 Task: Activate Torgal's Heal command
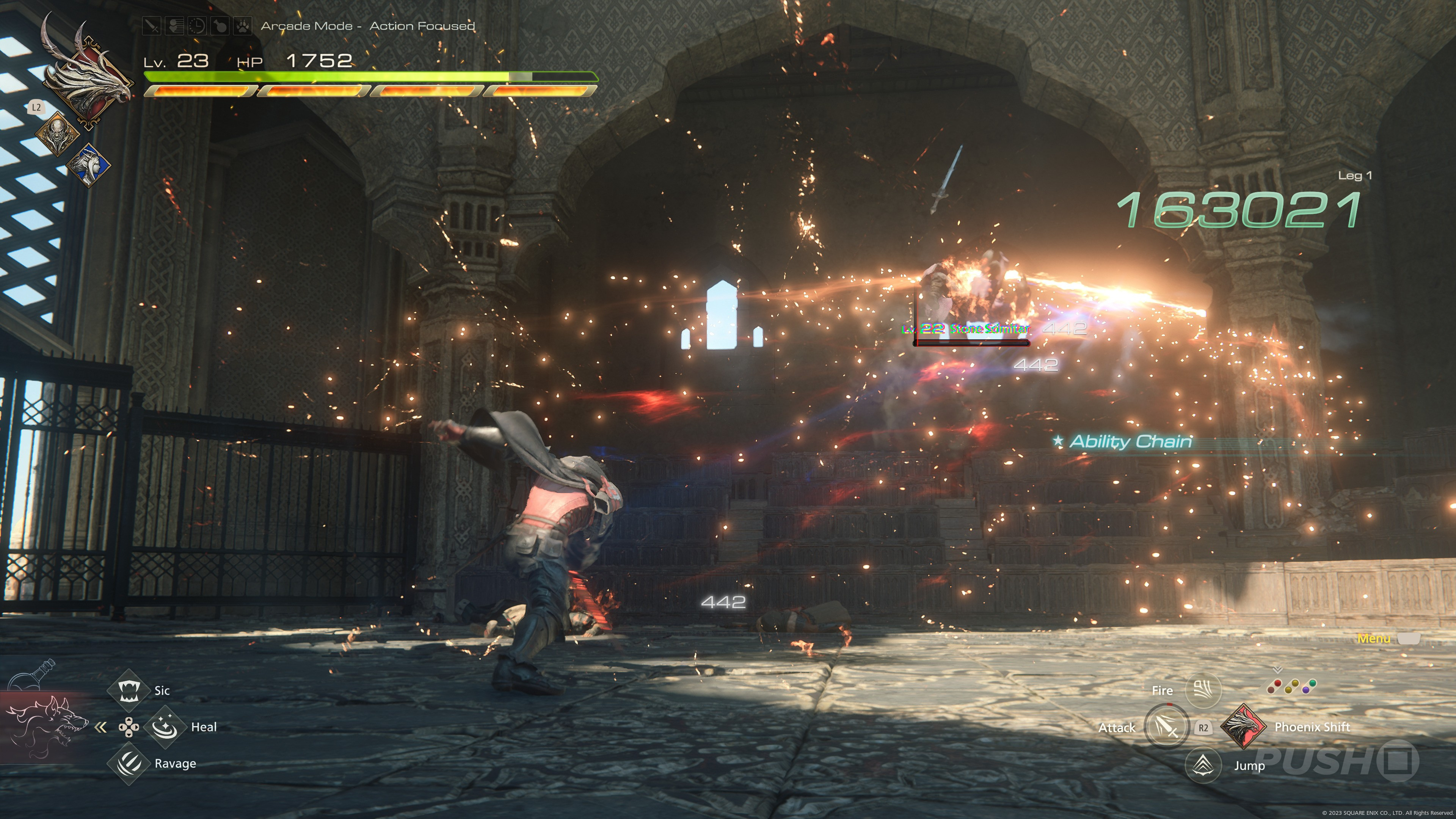pyautogui.click(x=165, y=727)
